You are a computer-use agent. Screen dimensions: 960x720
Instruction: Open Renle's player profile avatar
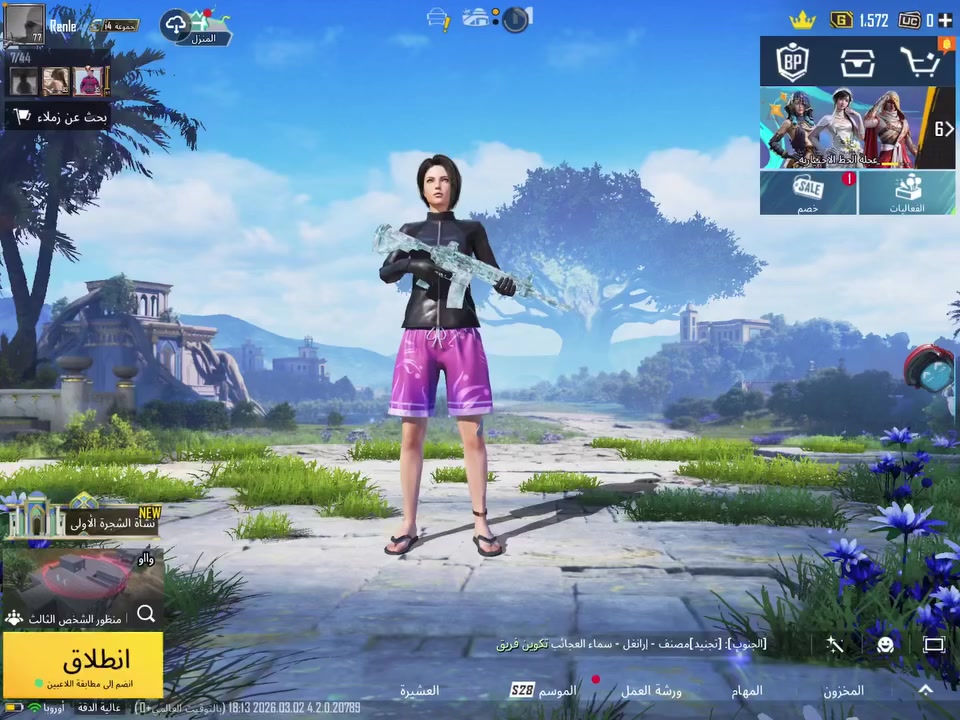pyautogui.click(x=24, y=24)
